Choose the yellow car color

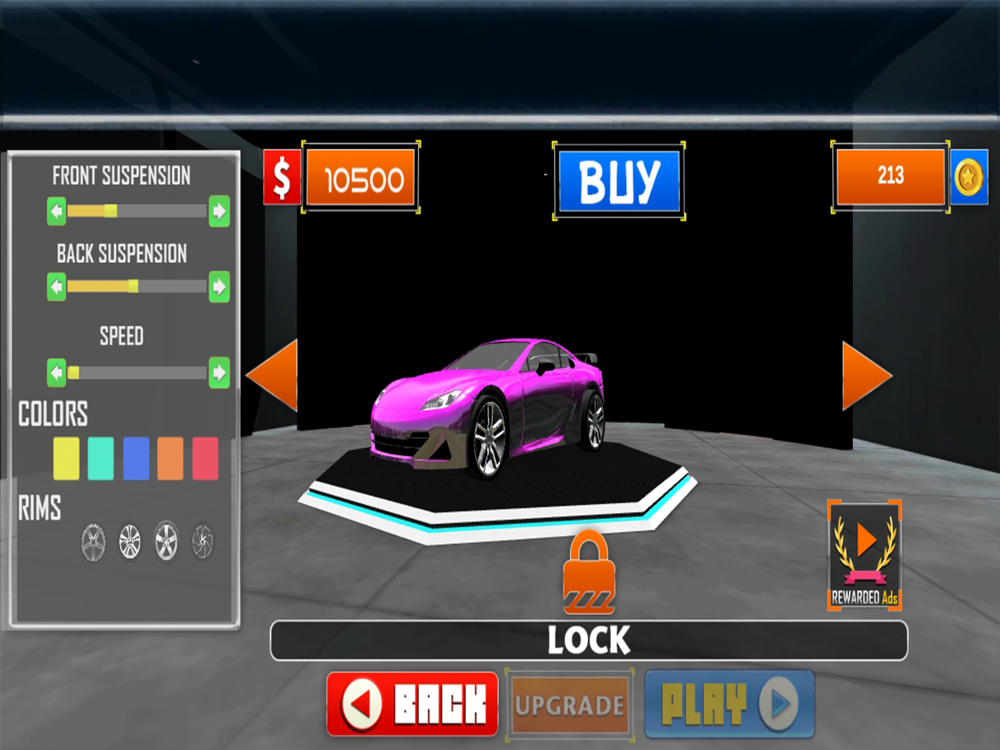click(66, 458)
